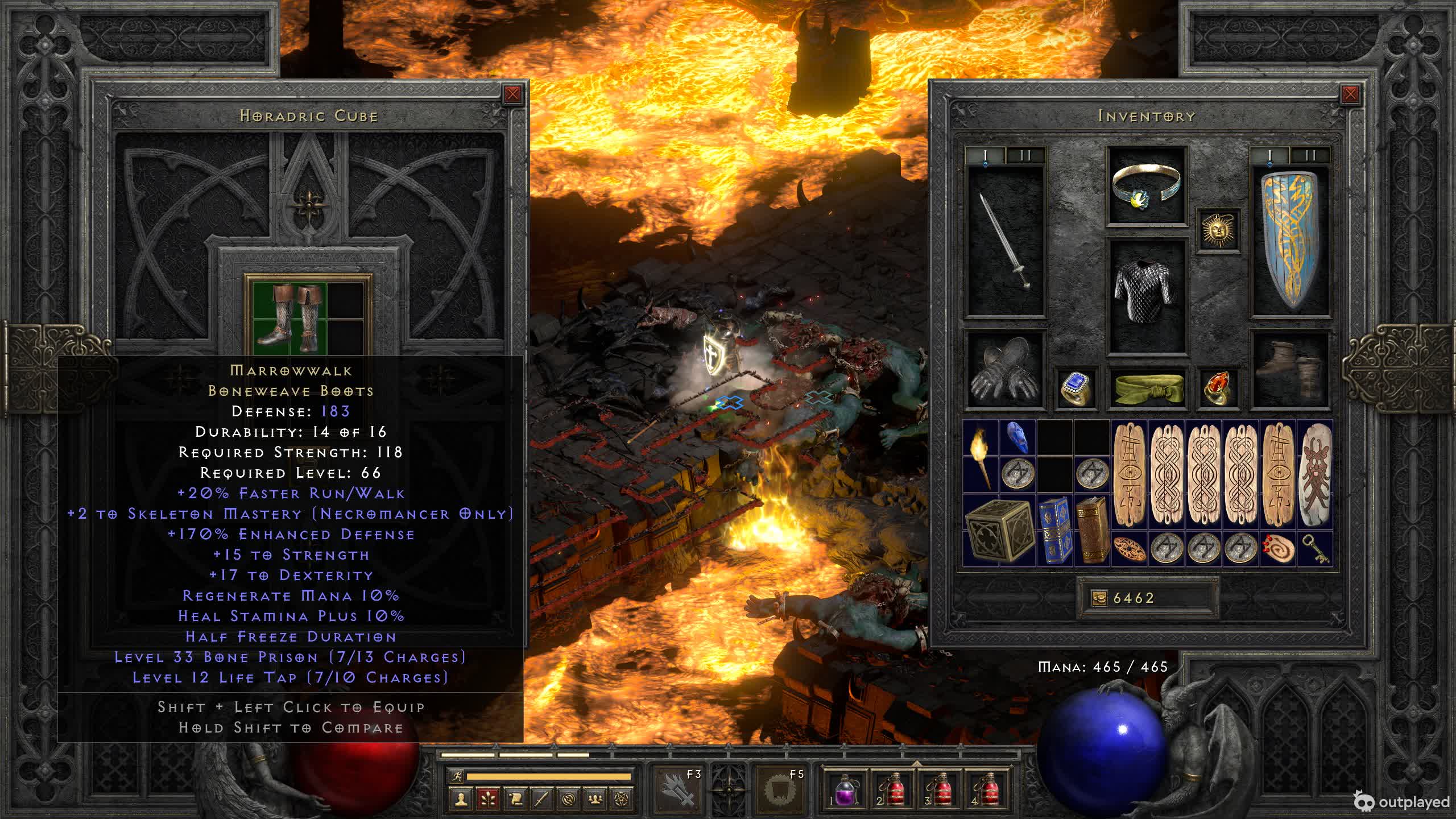Toggle the run/walk button
Screen dimensions: 1456x819
pos(456,776)
